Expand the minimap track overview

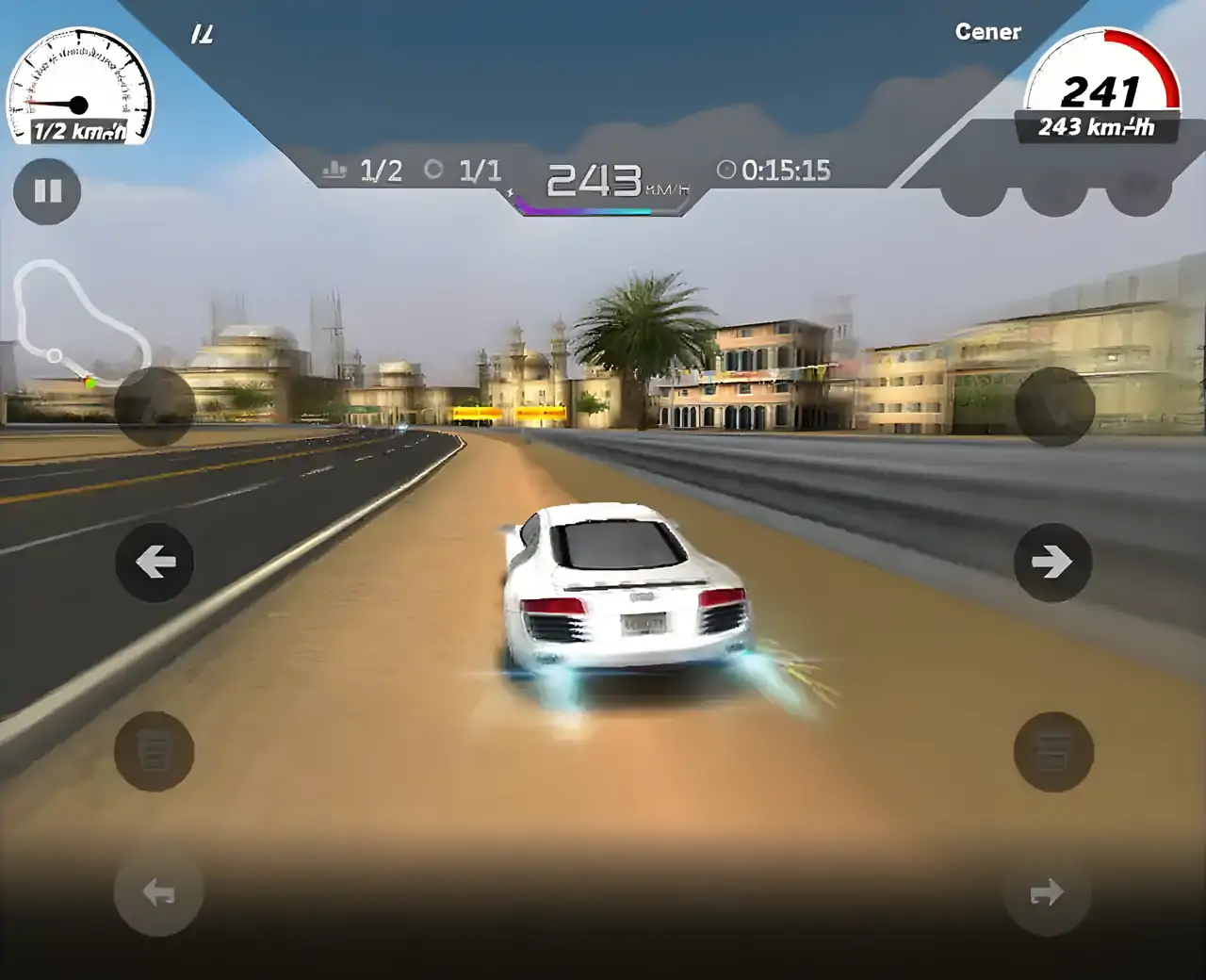(80, 325)
